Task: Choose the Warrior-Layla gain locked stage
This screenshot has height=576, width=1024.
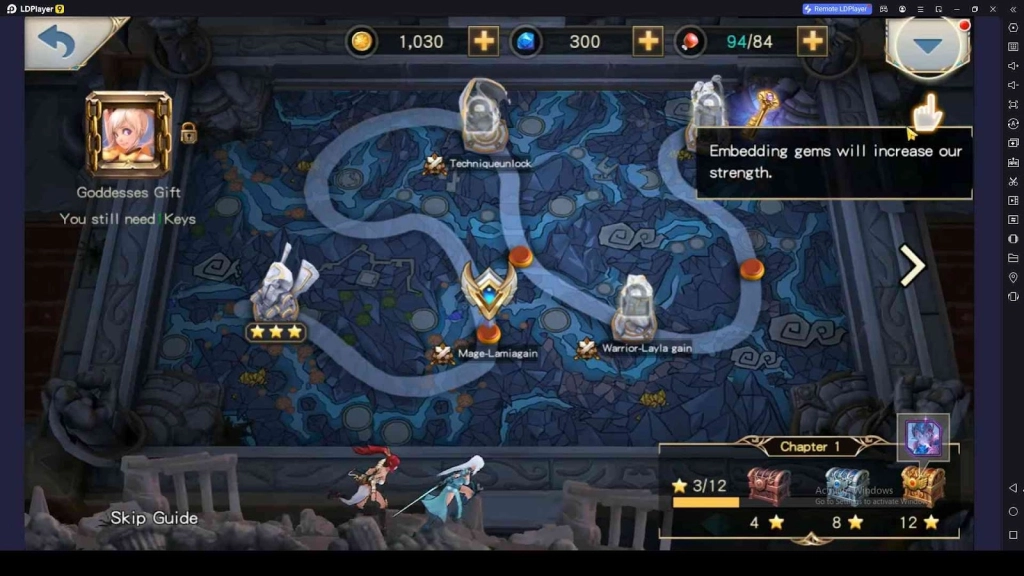Action: [x=634, y=308]
